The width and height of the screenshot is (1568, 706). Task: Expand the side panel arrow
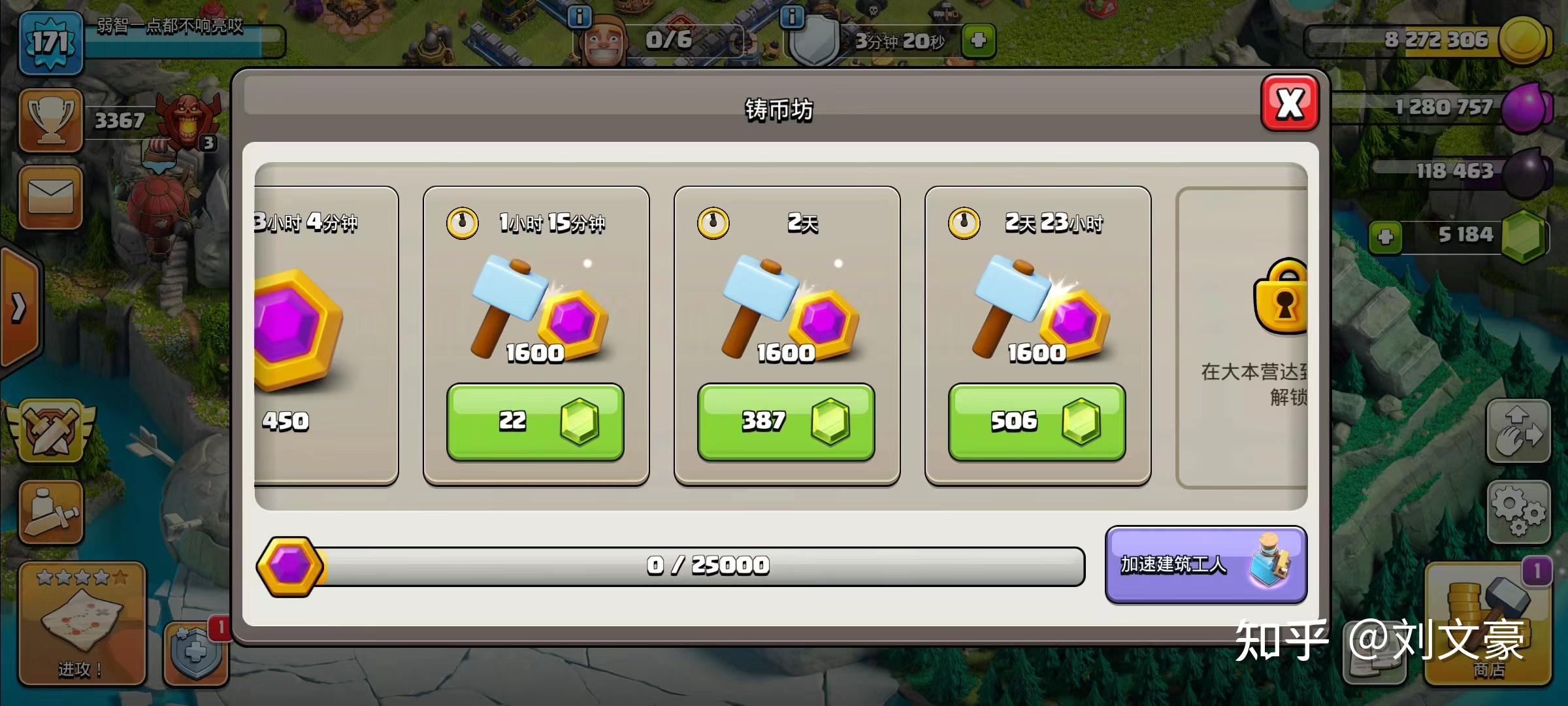coord(18,307)
